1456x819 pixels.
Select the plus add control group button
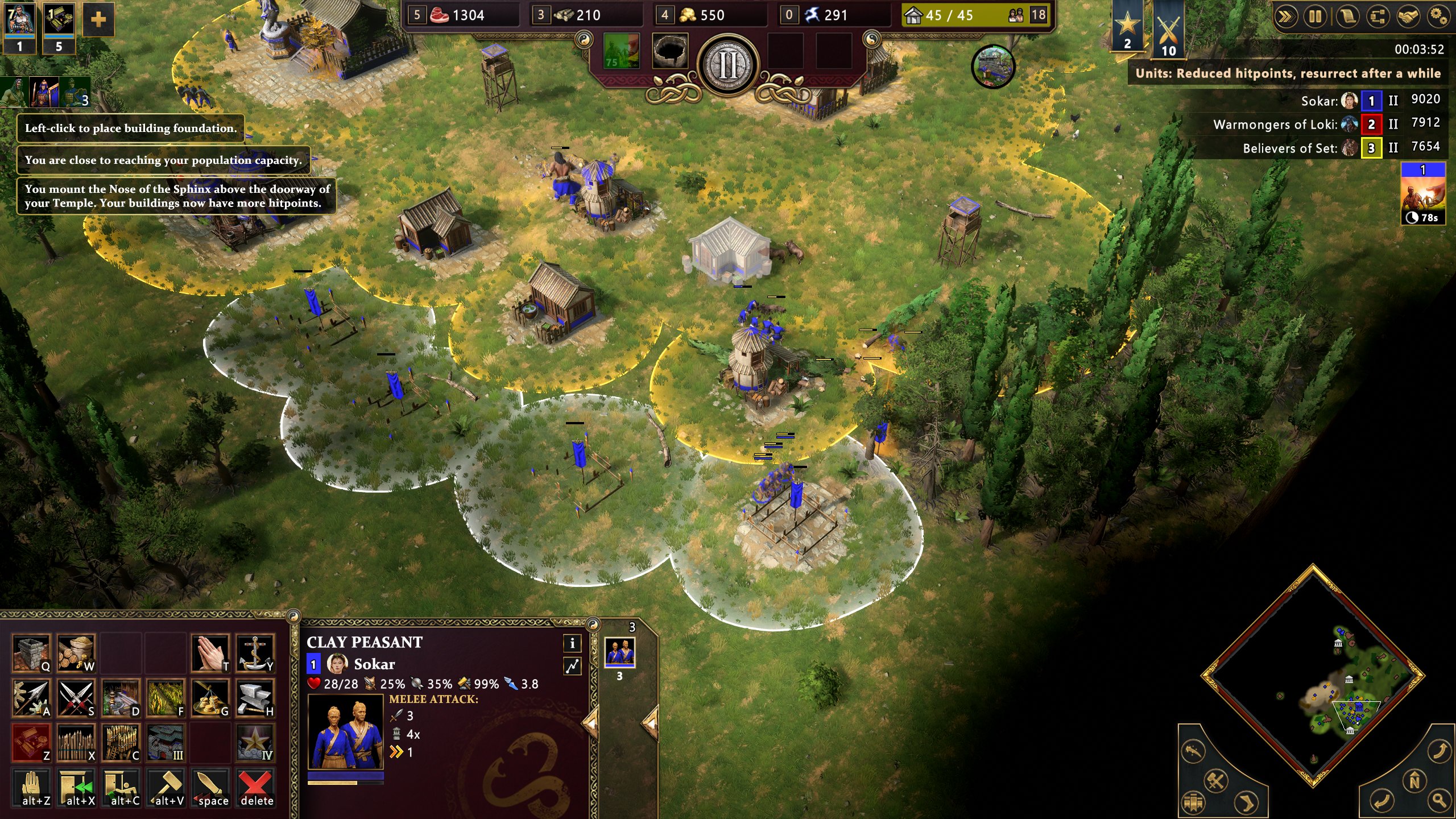[x=98, y=20]
